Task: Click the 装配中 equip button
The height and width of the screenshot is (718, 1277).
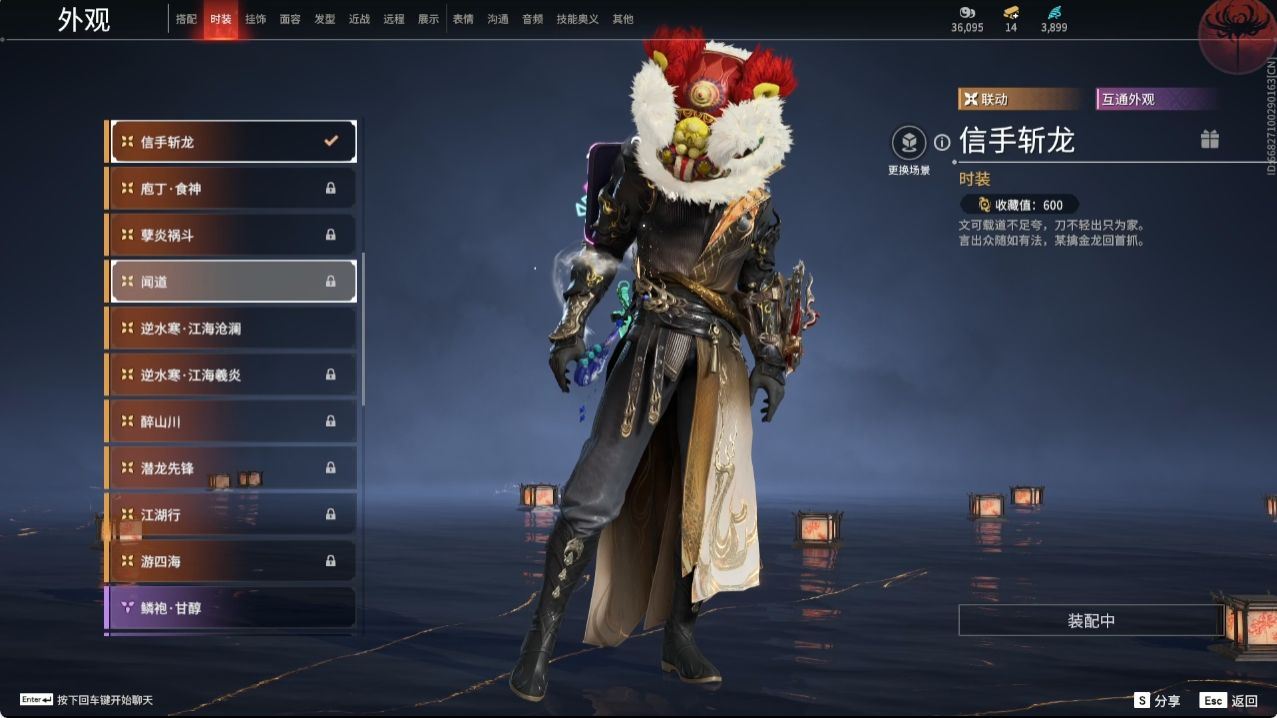Action: 1091,621
